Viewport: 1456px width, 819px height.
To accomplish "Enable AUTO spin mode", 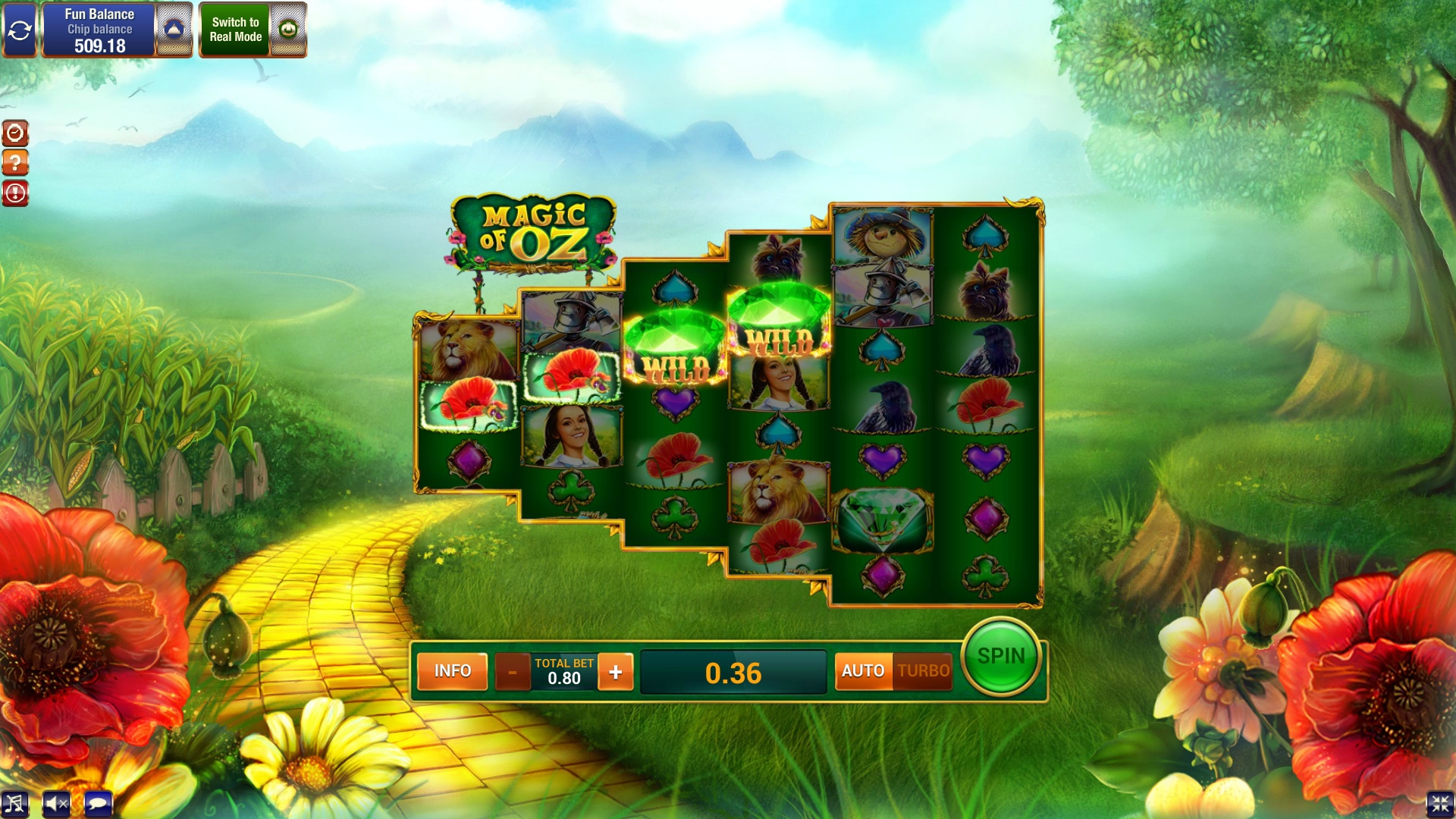I will point(863,671).
